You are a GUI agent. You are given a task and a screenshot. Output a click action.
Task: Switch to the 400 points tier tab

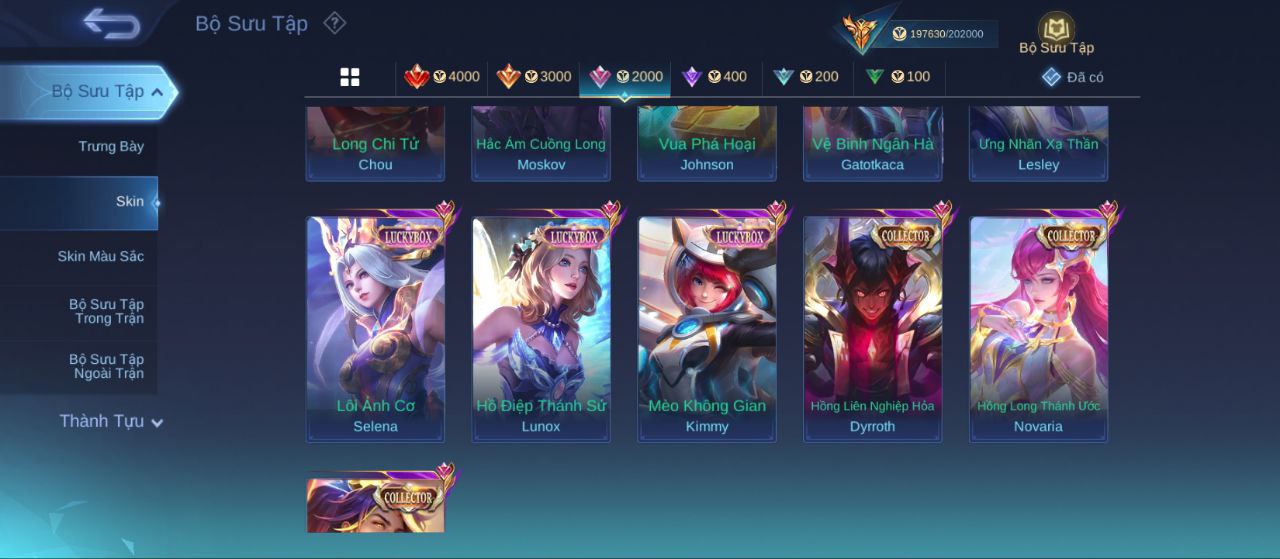[714, 77]
